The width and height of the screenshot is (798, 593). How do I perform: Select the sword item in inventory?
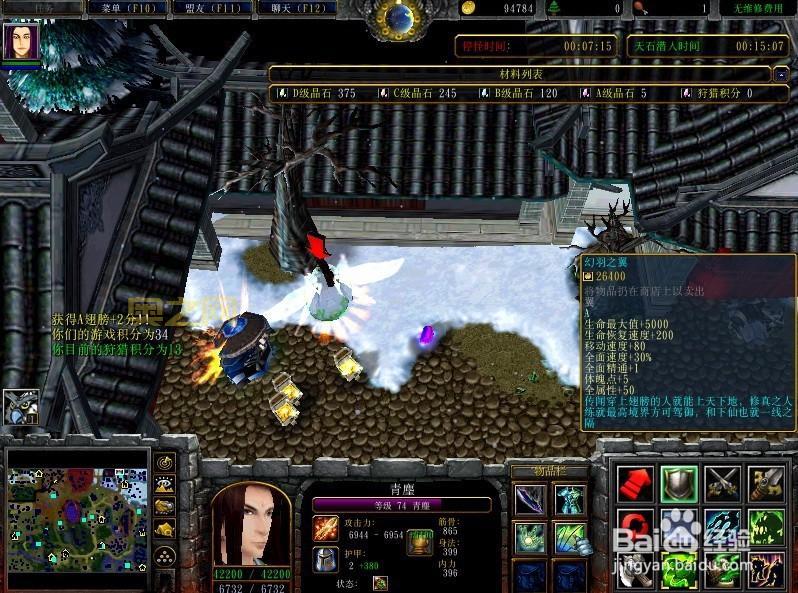tap(530, 499)
